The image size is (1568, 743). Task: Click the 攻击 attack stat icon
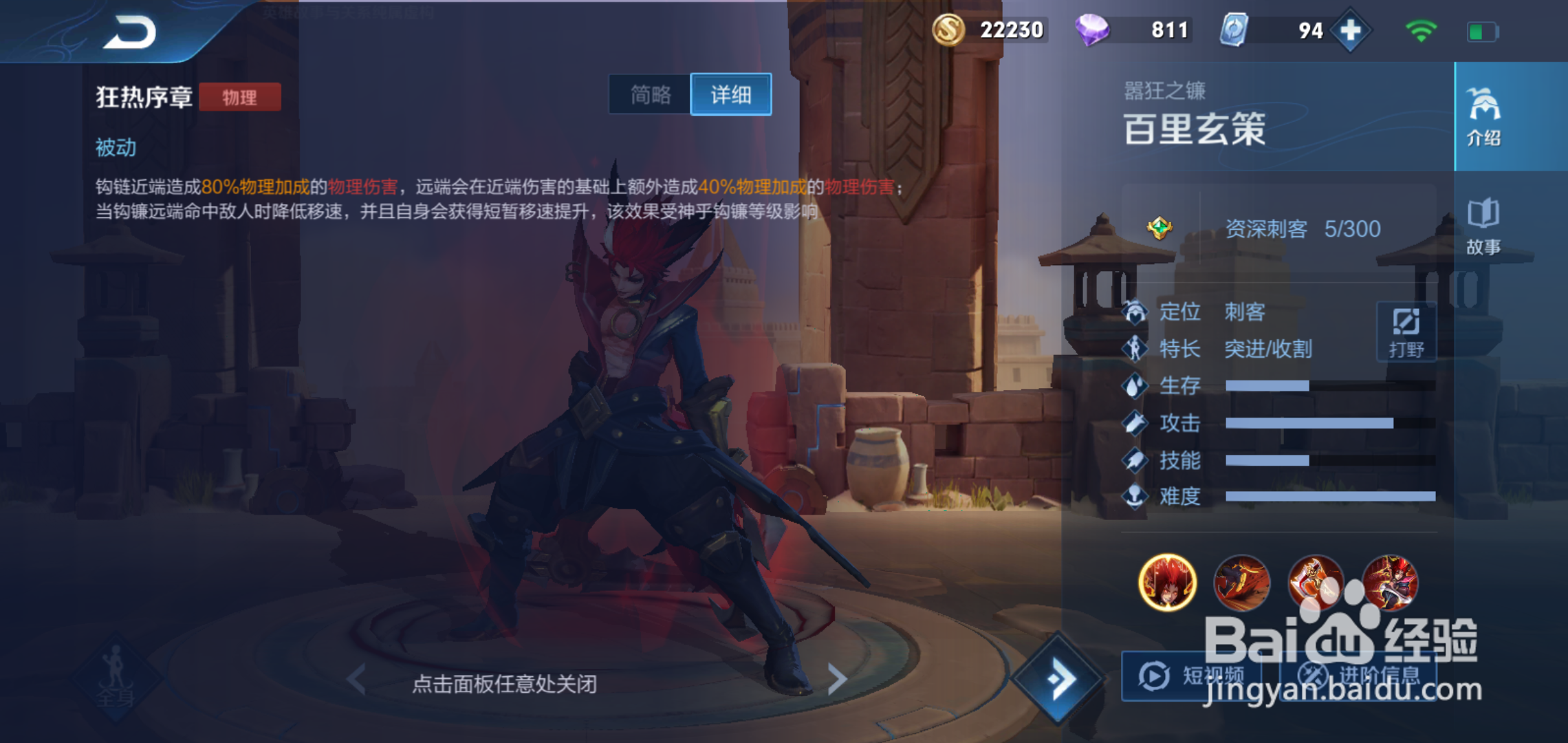coord(1135,424)
